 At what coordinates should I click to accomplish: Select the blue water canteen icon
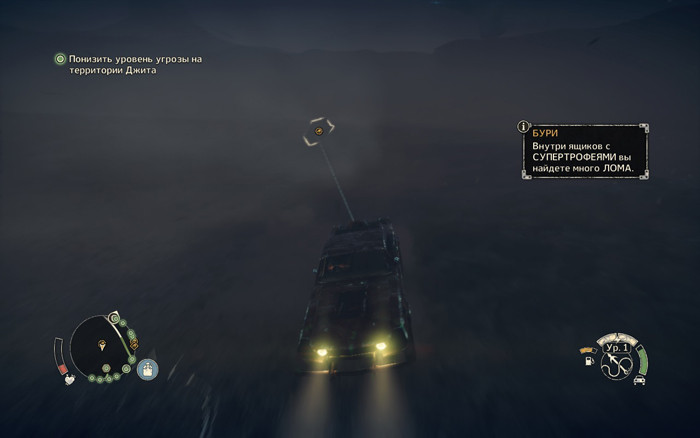pos(148,370)
